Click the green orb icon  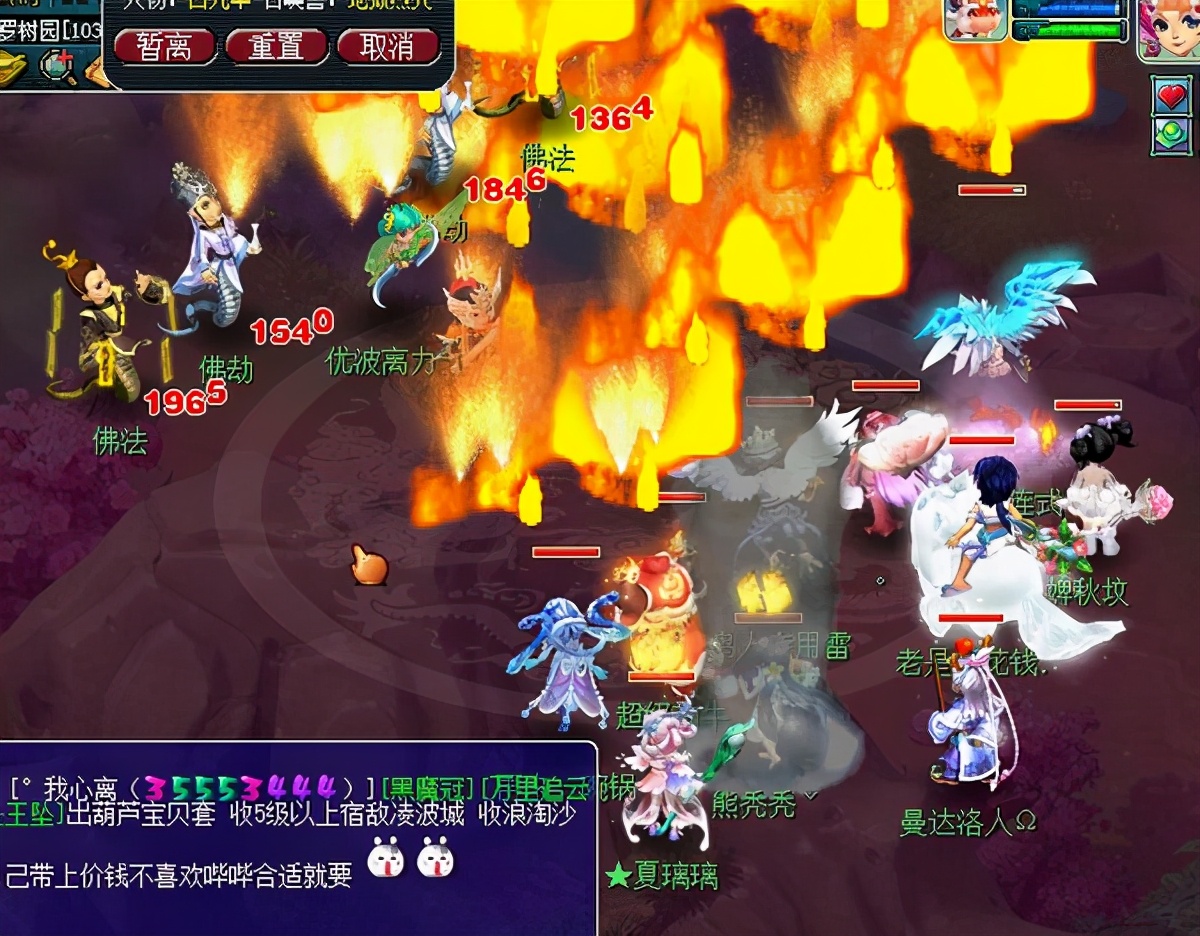click(x=1171, y=135)
